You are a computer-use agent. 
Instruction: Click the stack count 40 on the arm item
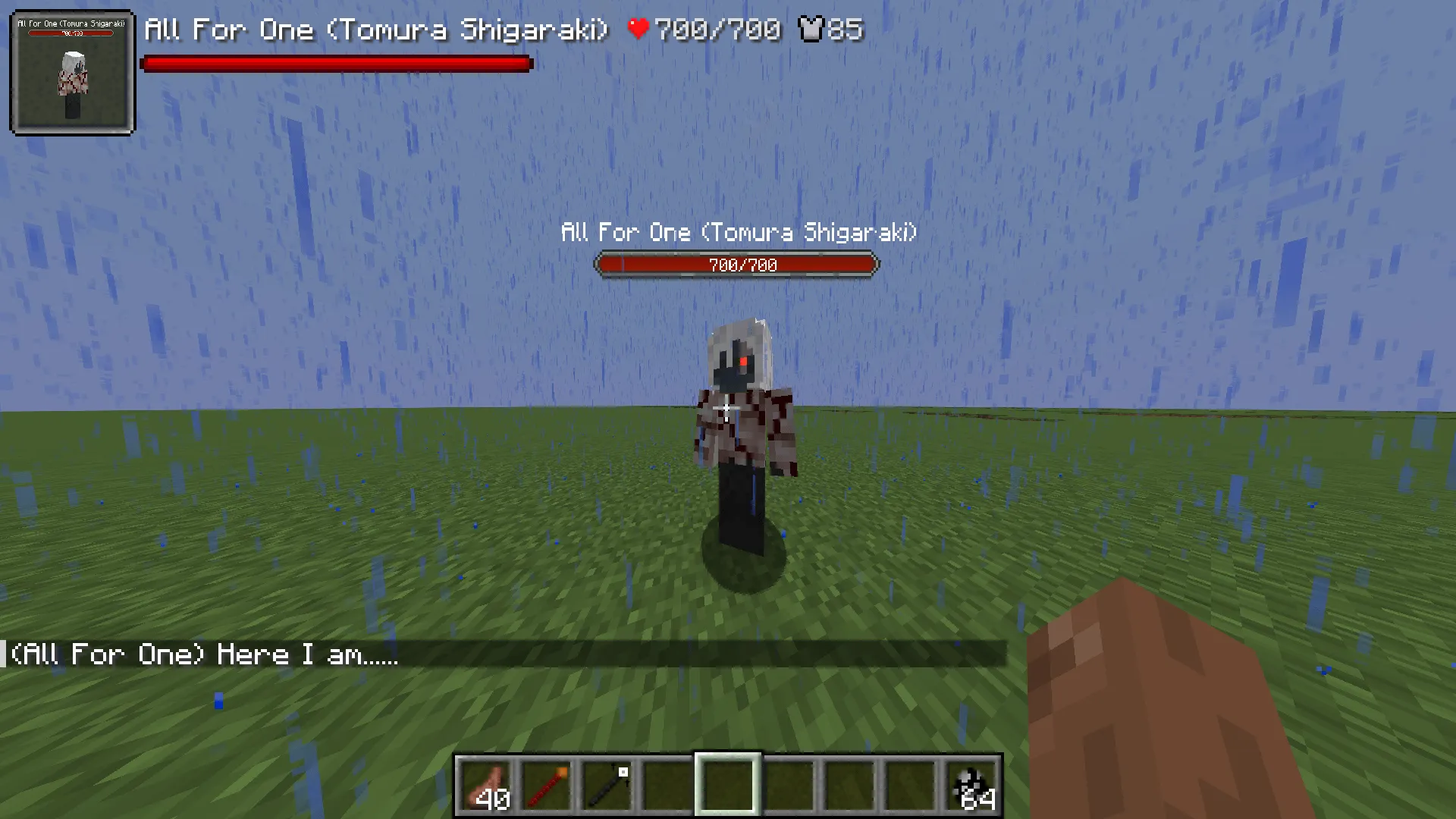(494, 799)
